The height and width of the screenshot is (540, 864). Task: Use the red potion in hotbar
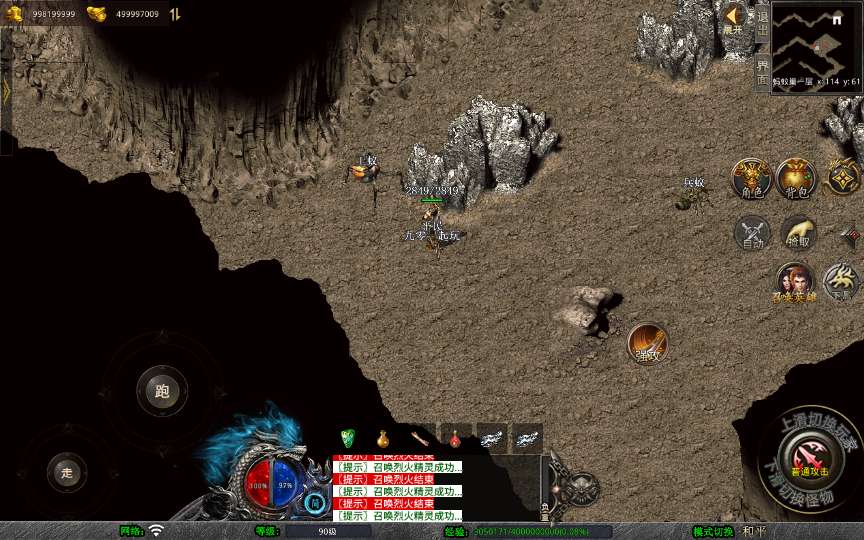(x=455, y=437)
